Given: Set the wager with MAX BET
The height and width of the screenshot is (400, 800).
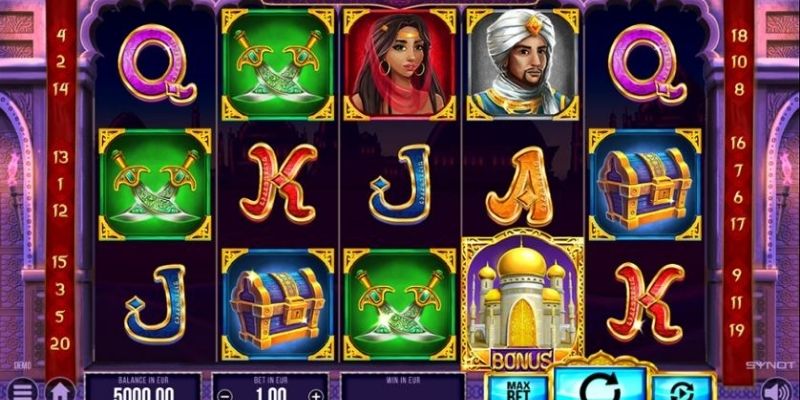Looking at the screenshot, I should click(x=517, y=388).
